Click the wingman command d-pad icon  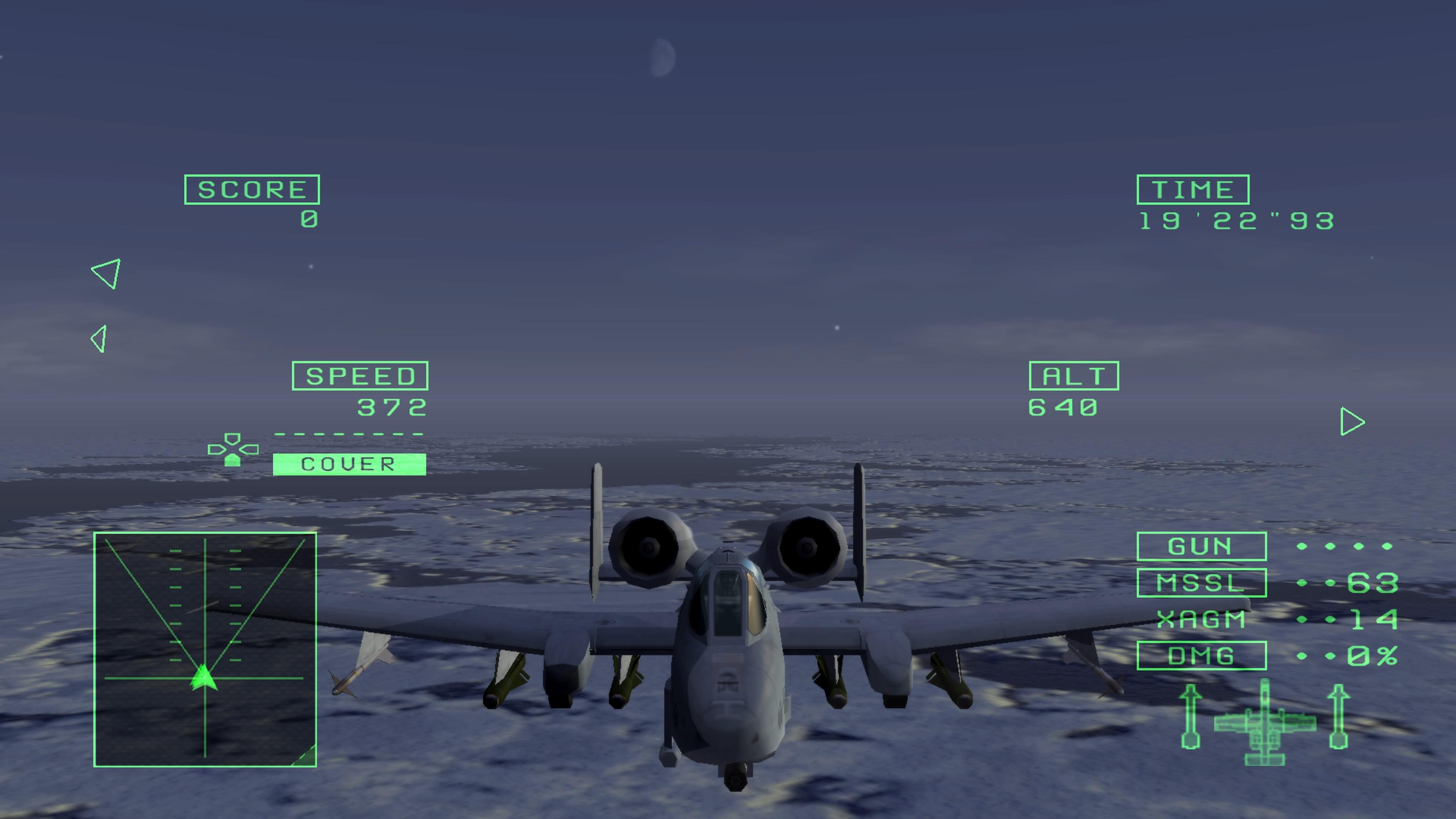233,450
